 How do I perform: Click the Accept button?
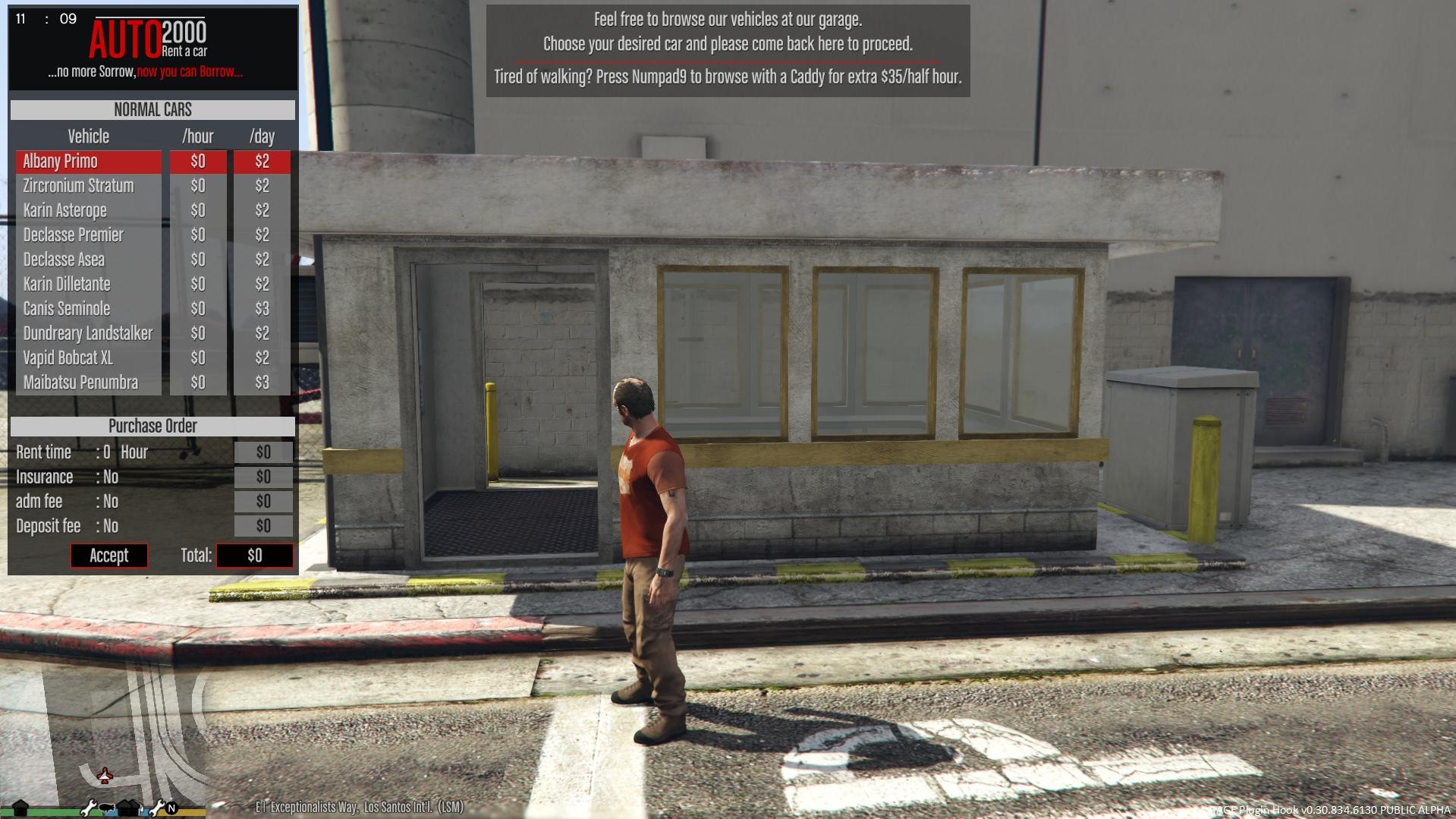(x=109, y=556)
